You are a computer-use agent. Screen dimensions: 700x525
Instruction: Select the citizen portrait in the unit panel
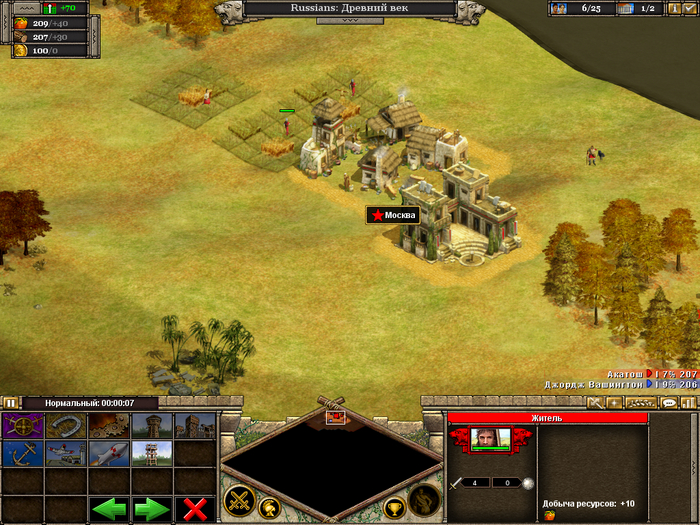tap(490, 437)
